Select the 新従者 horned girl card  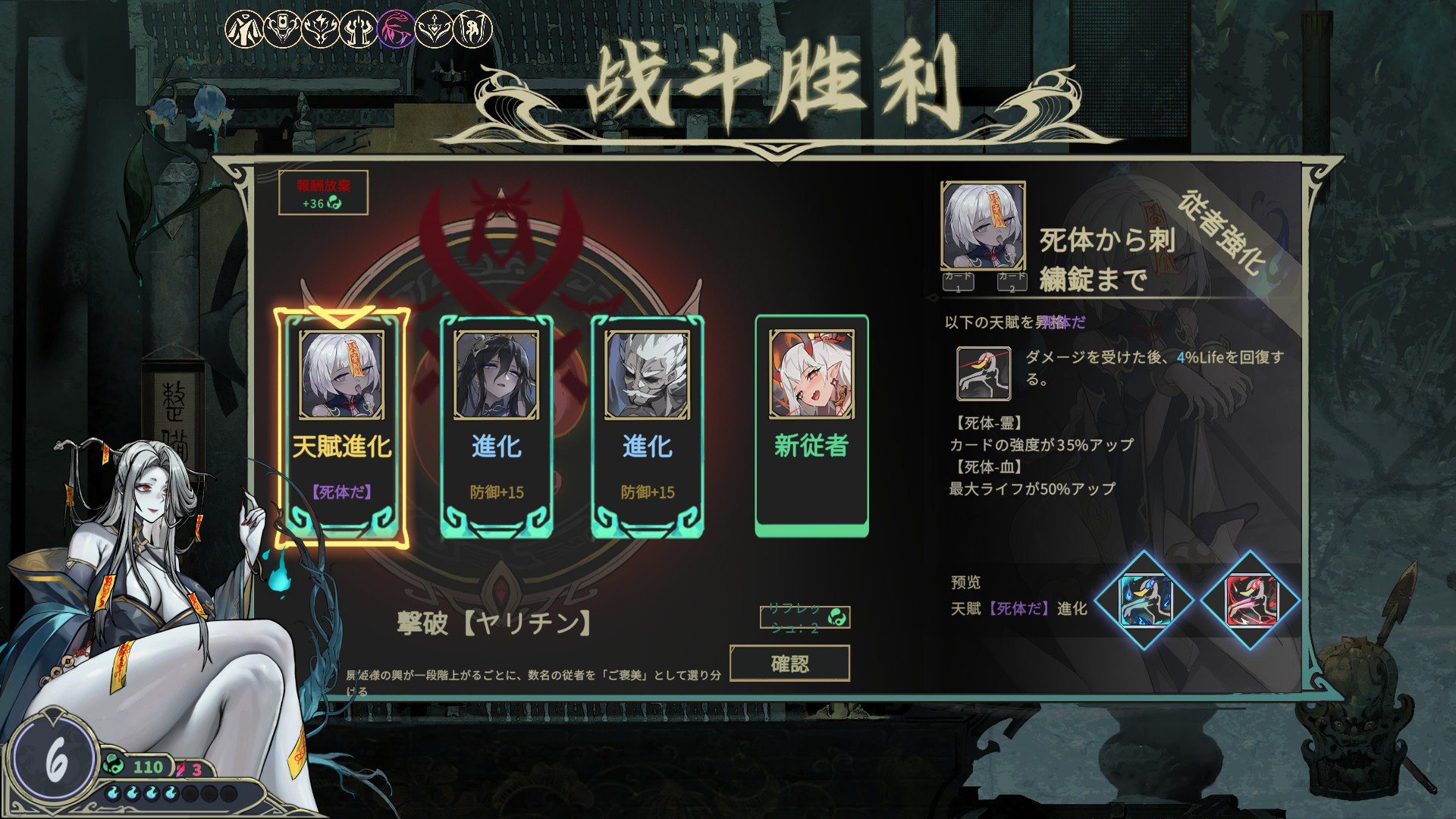811,425
